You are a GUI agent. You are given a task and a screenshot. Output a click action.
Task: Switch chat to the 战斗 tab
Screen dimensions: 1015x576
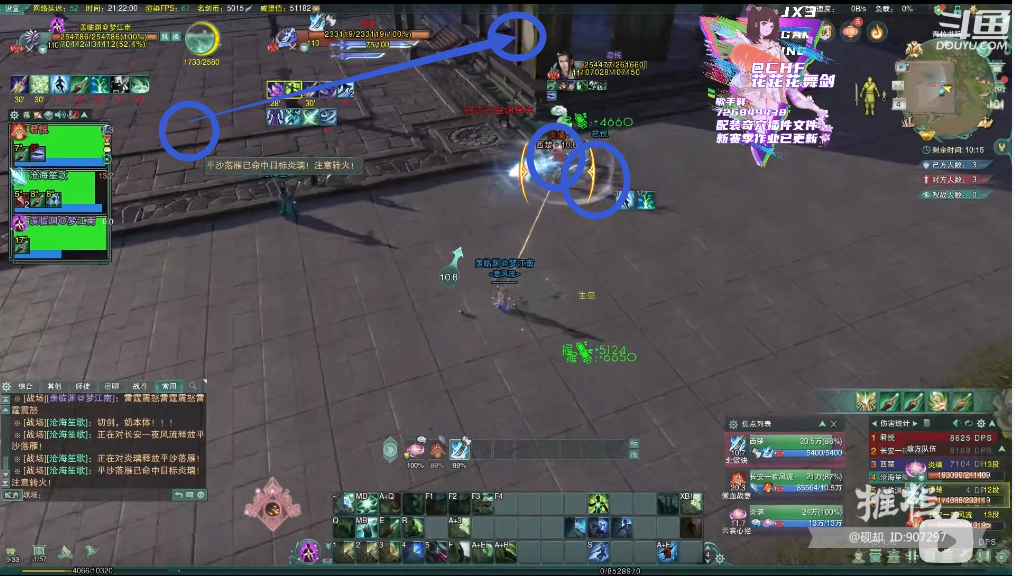click(140, 386)
